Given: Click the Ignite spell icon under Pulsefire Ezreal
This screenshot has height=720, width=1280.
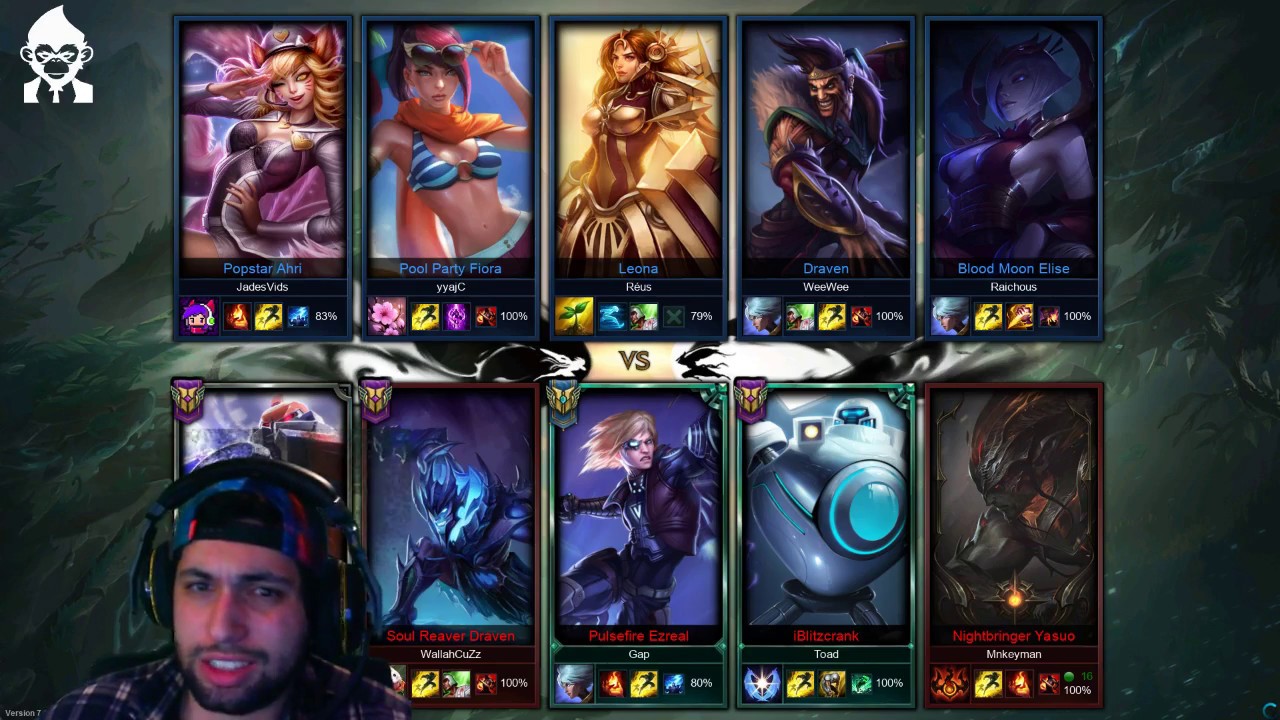Looking at the screenshot, I should tap(612, 683).
